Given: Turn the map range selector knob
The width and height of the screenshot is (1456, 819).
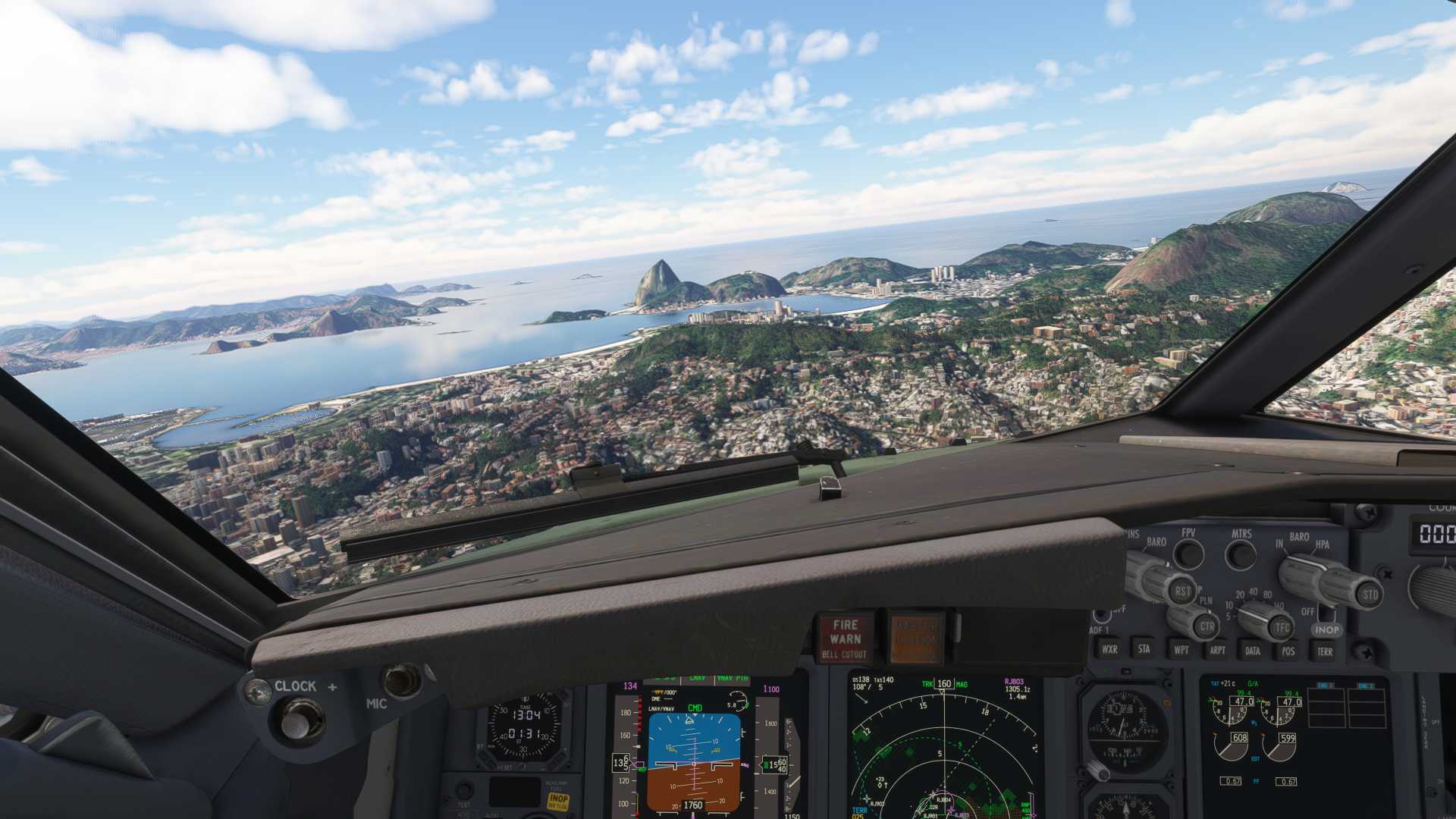Looking at the screenshot, I should point(1251,616).
